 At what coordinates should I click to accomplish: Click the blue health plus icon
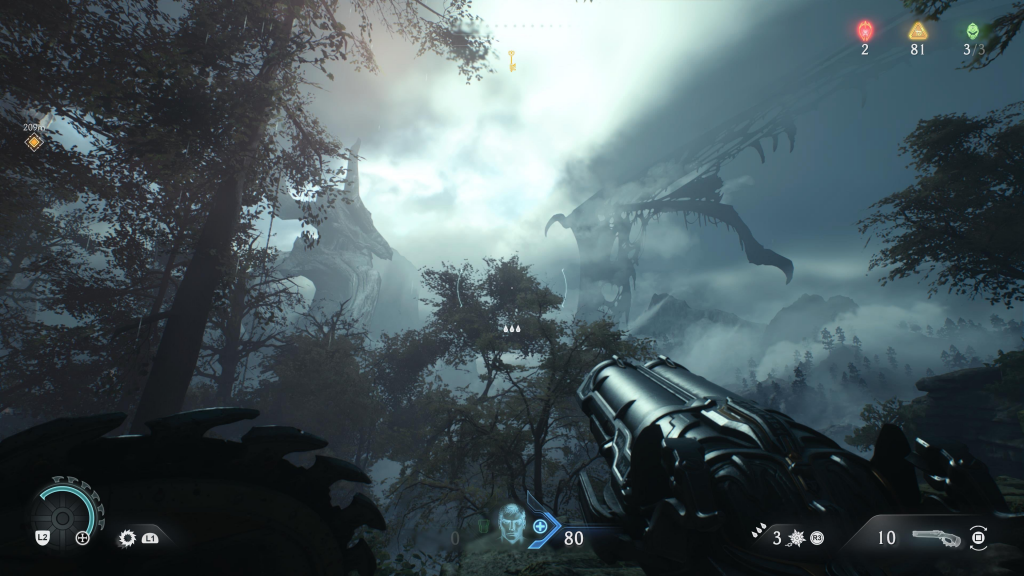tap(540, 526)
